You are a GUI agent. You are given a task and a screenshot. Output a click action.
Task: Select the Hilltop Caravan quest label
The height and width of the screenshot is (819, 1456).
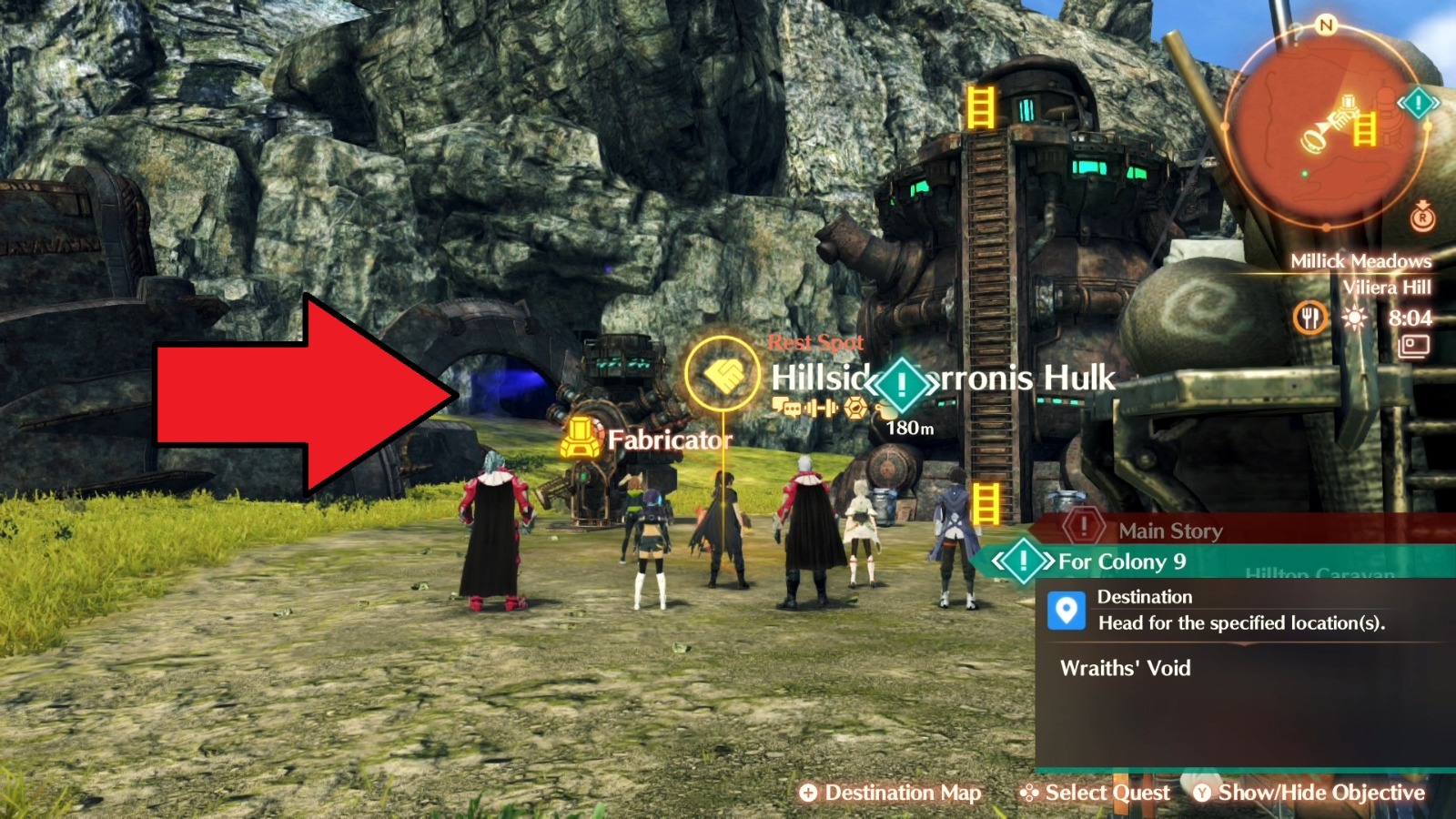[1318, 572]
